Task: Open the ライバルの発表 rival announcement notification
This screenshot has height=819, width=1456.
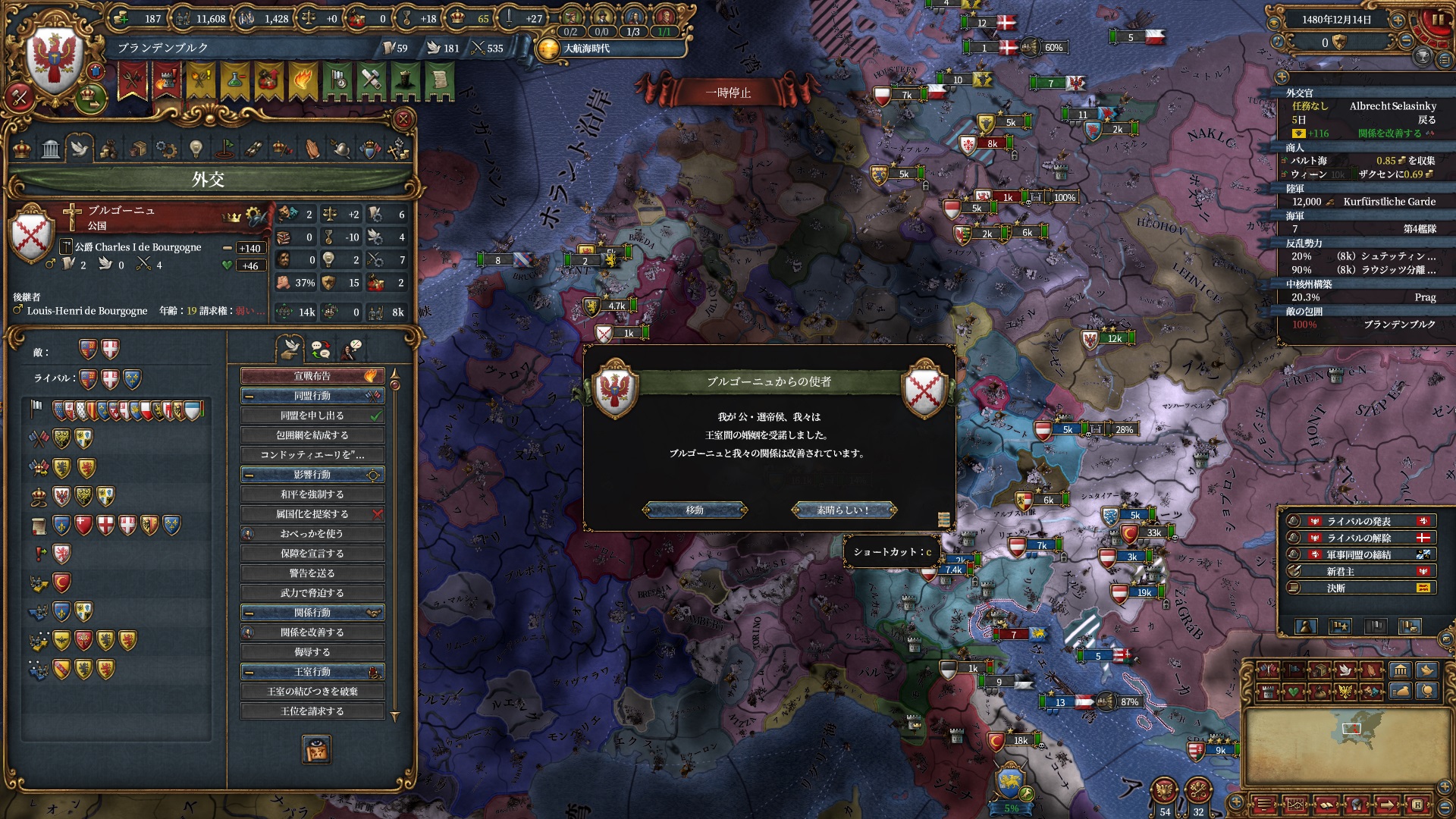Action: pyautogui.click(x=1358, y=521)
